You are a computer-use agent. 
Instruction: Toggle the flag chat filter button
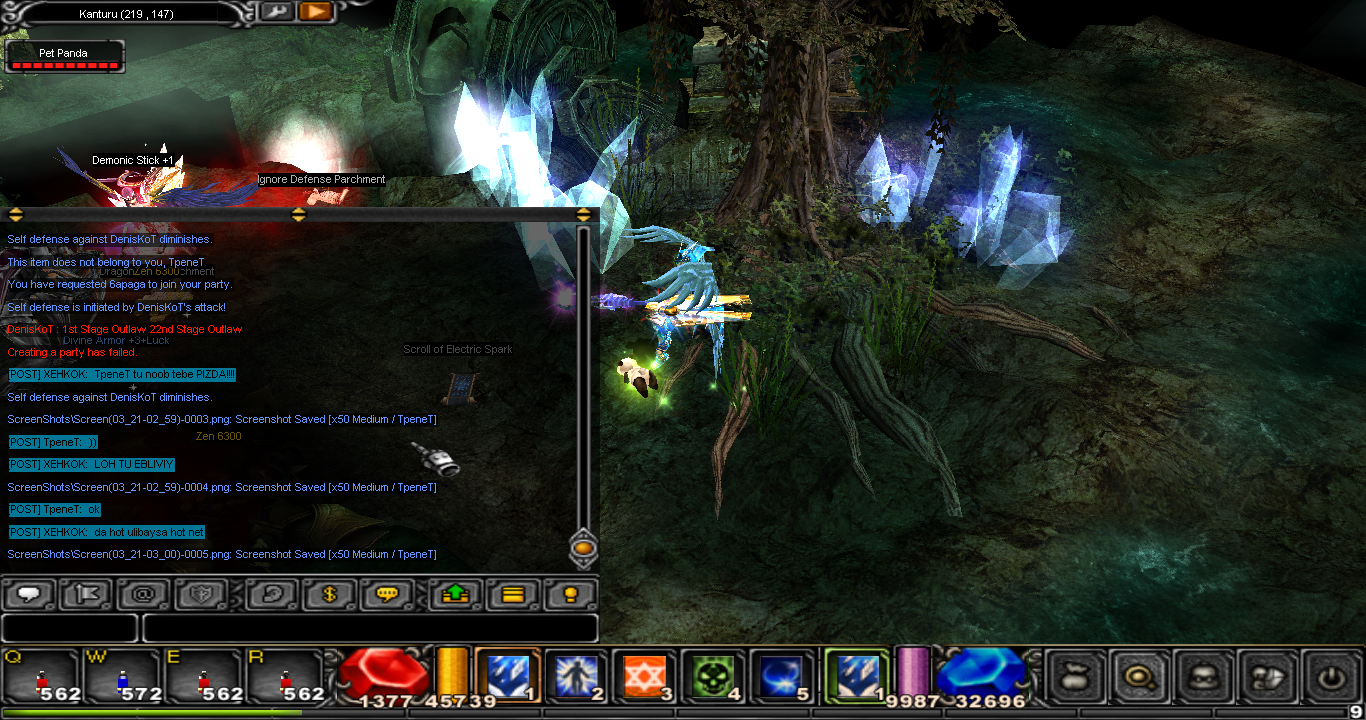[x=86, y=594]
